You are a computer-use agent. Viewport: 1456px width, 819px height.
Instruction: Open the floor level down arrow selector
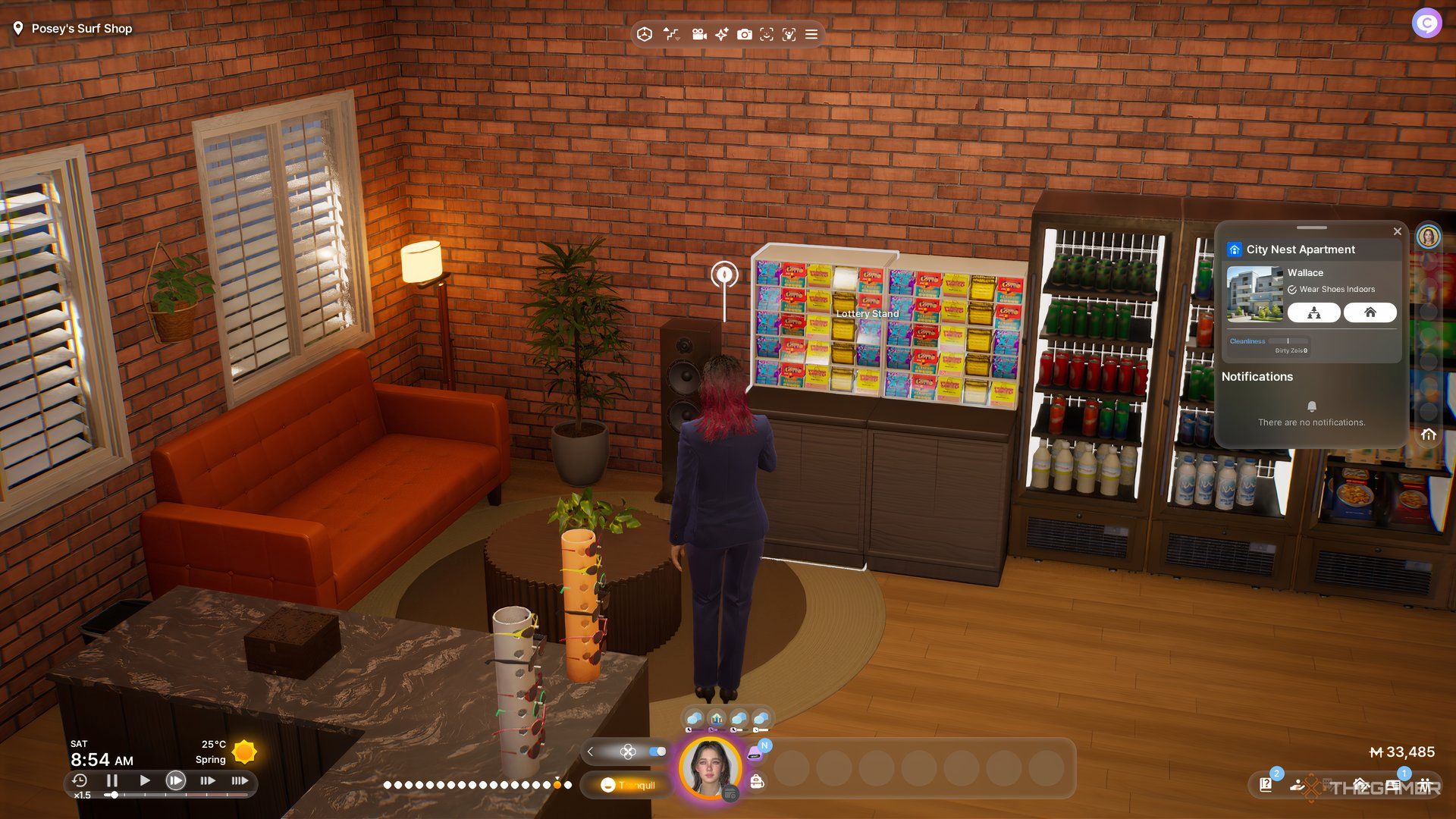pyautogui.click(x=677, y=39)
